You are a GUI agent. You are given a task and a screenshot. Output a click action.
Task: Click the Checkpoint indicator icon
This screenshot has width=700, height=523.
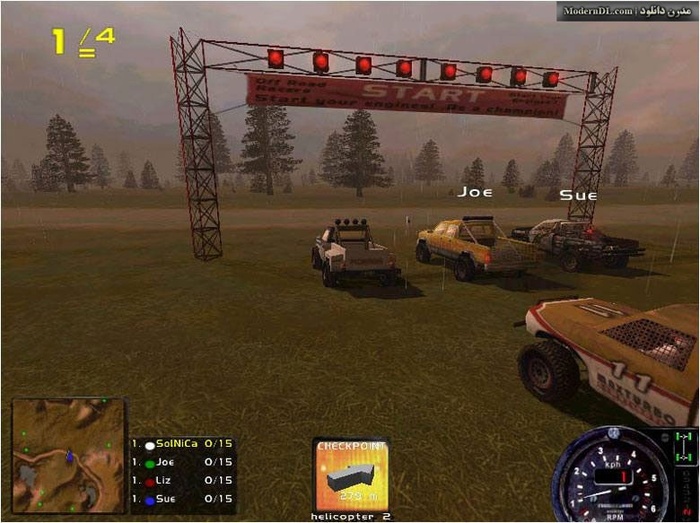(x=350, y=475)
